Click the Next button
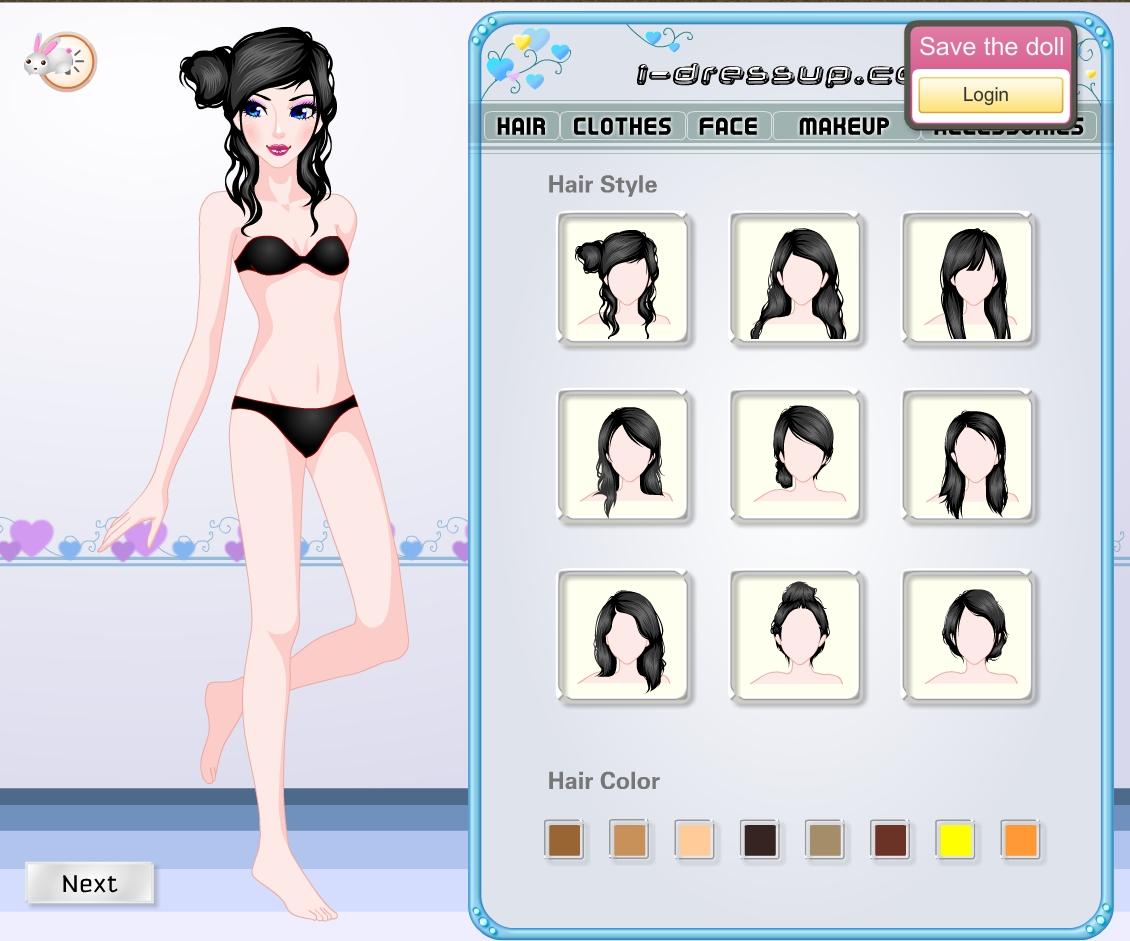The height and width of the screenshot is (941, 1130). coord(90,883)
